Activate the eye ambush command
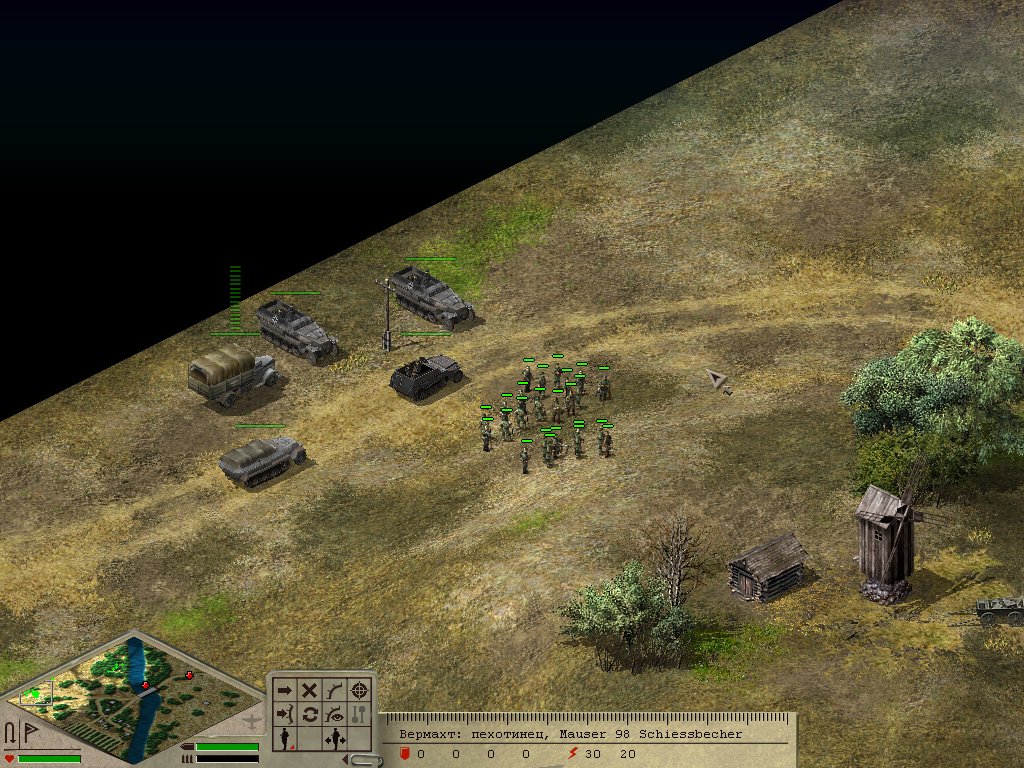 (335, 714)
